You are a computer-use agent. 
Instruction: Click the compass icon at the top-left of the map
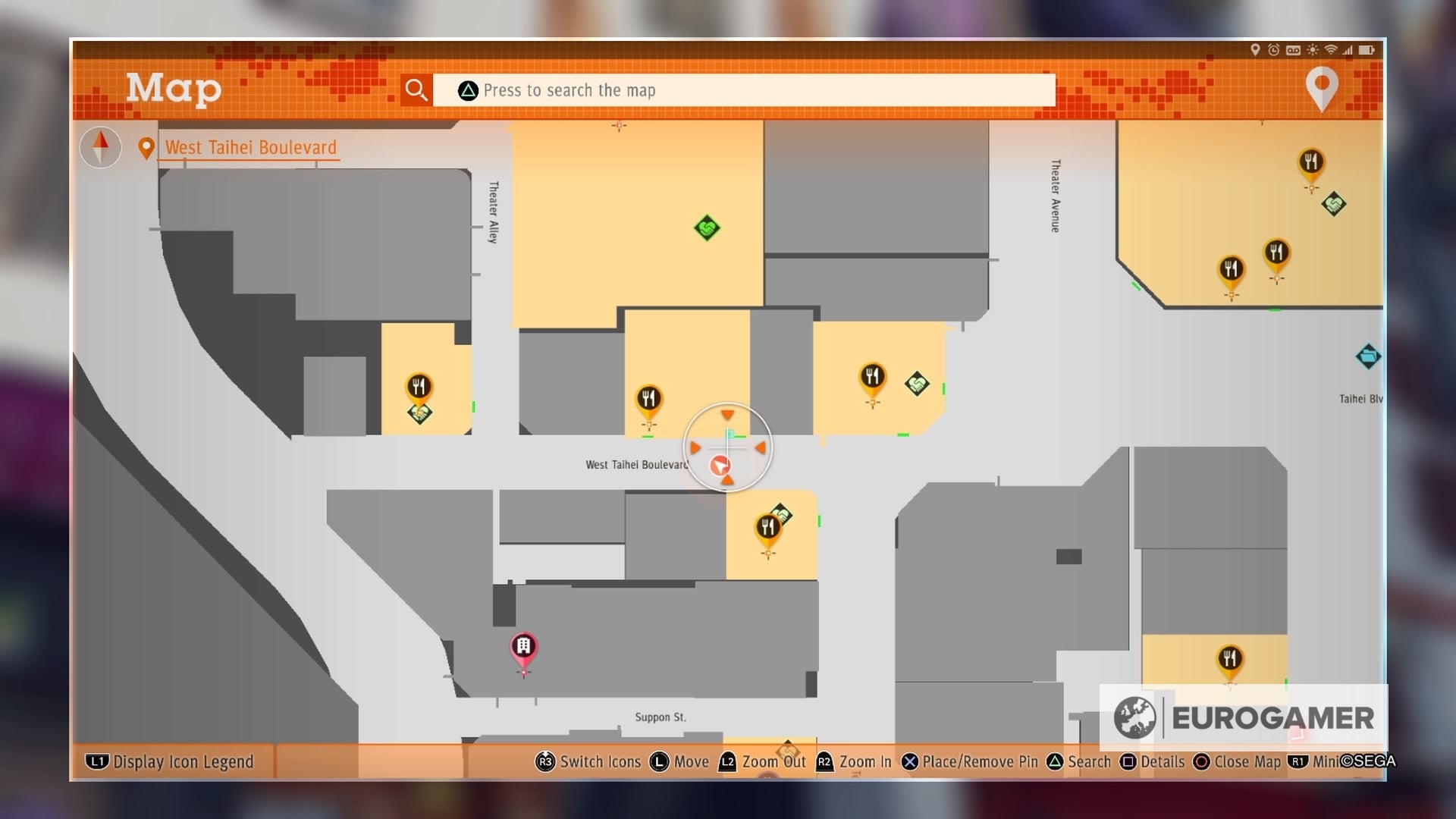pyautogui.click(x=99, y=147)
